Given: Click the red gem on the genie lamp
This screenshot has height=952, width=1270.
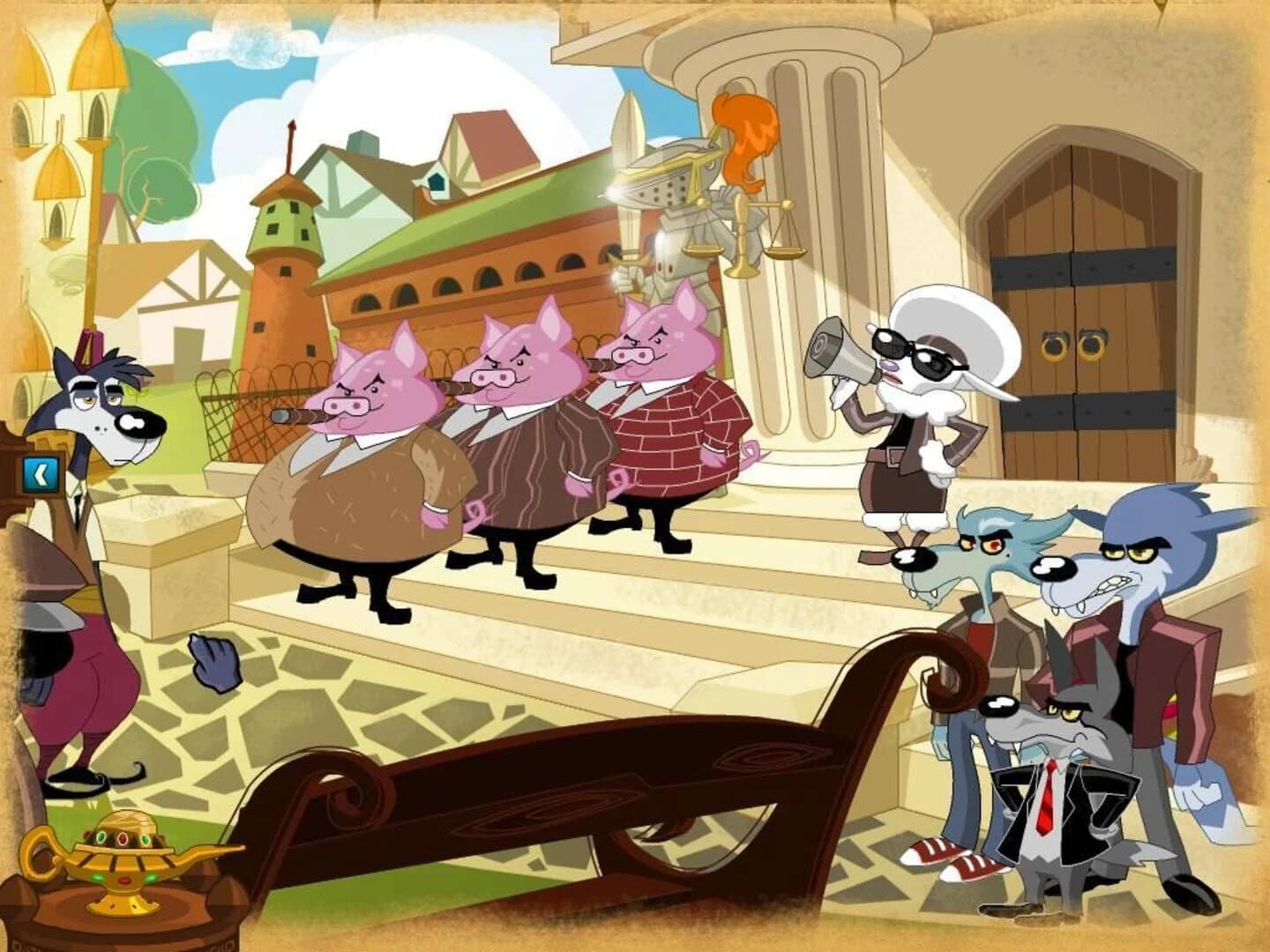Looking at the screenshot, I should (123, 839).
